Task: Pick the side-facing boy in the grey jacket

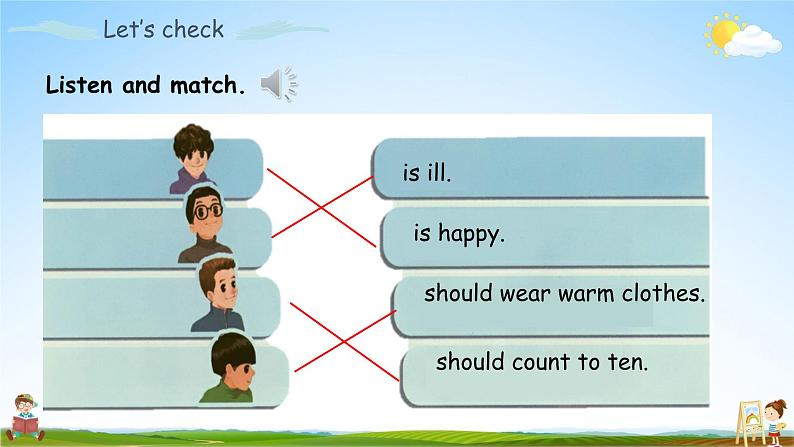Action: [x=216, y=293]
